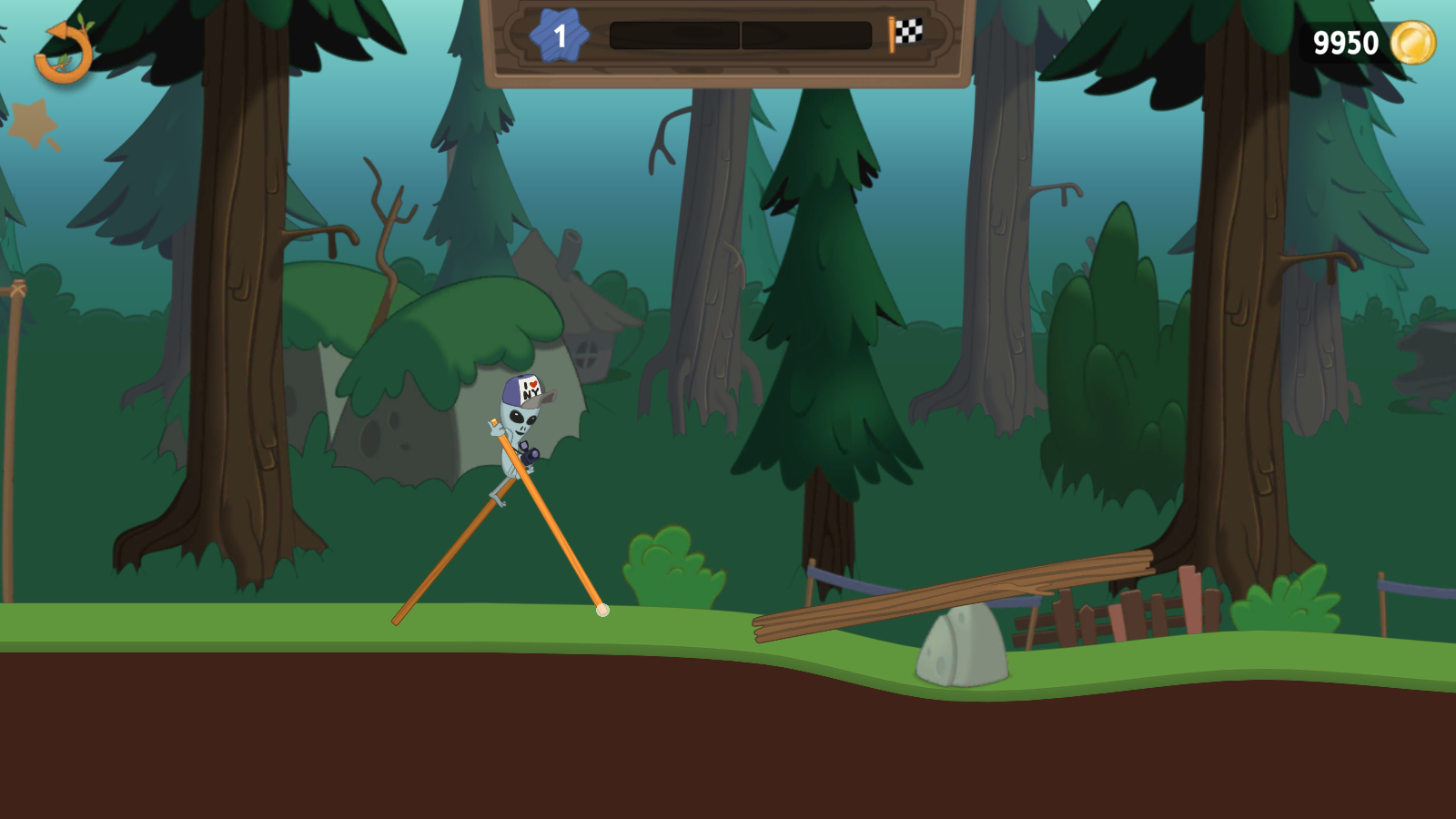Viewport: 1456px width, 819px height.
Task: Click the orange restart arrow button
Action: (x=64, y=53)
